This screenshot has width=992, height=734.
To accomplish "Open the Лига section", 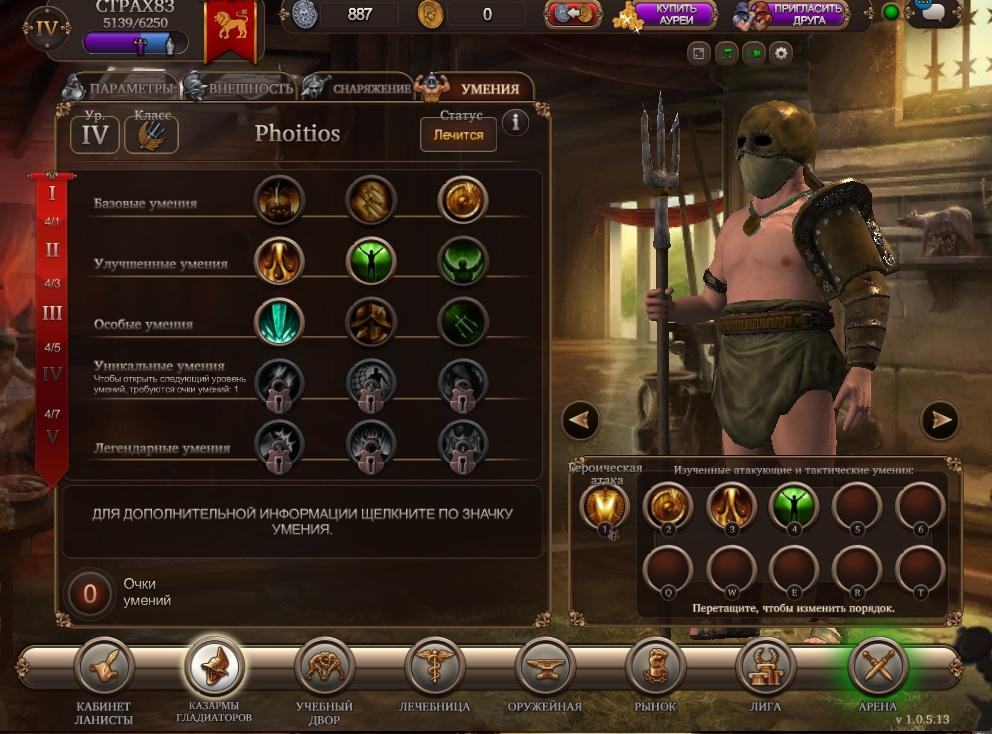I will coord(765,669).
